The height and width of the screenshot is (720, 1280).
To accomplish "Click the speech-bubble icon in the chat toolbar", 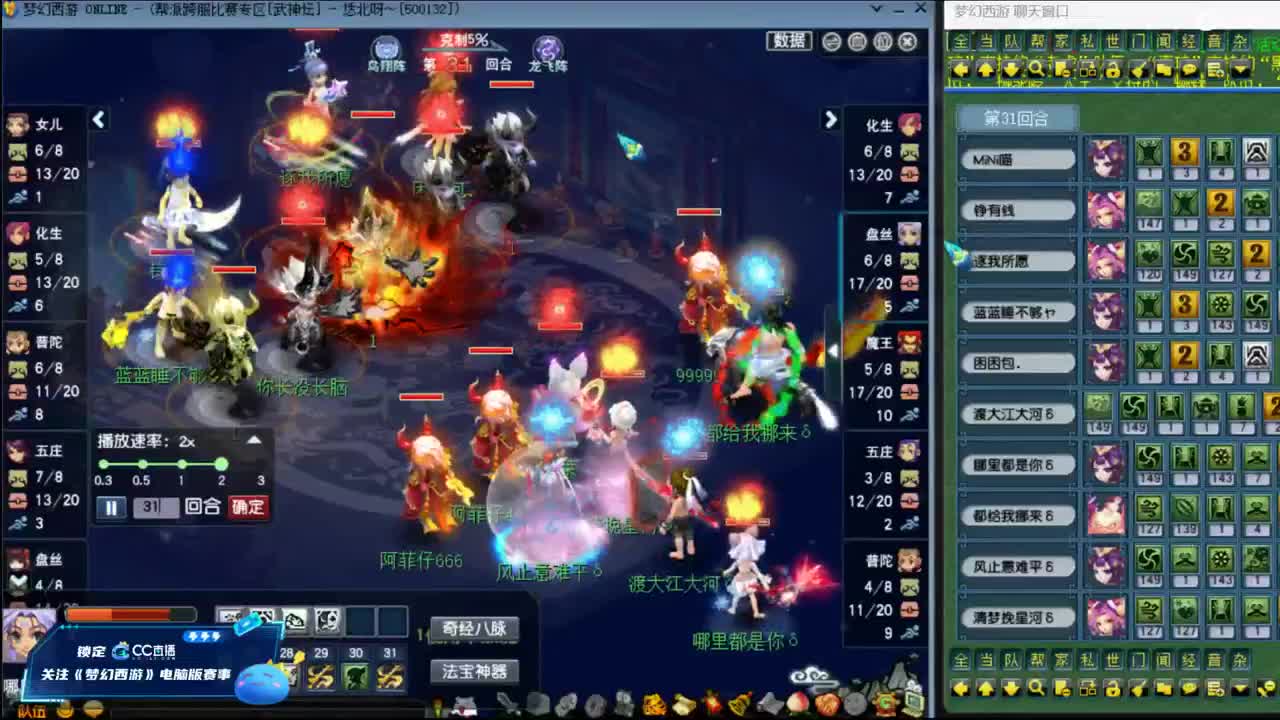I will (1190, 69).
